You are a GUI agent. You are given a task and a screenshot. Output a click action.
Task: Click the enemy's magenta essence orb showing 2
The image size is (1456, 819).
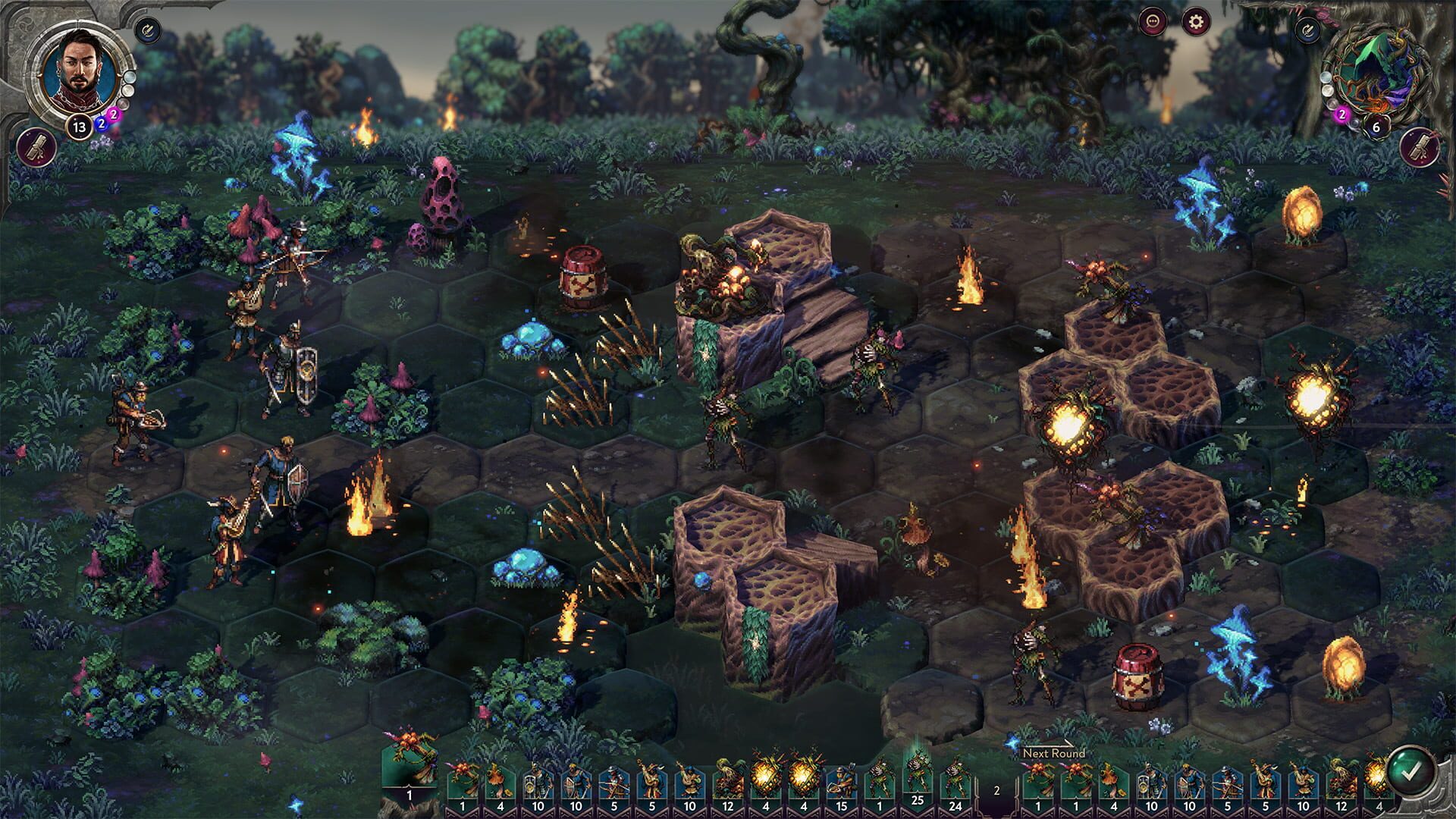(1341, 114)
